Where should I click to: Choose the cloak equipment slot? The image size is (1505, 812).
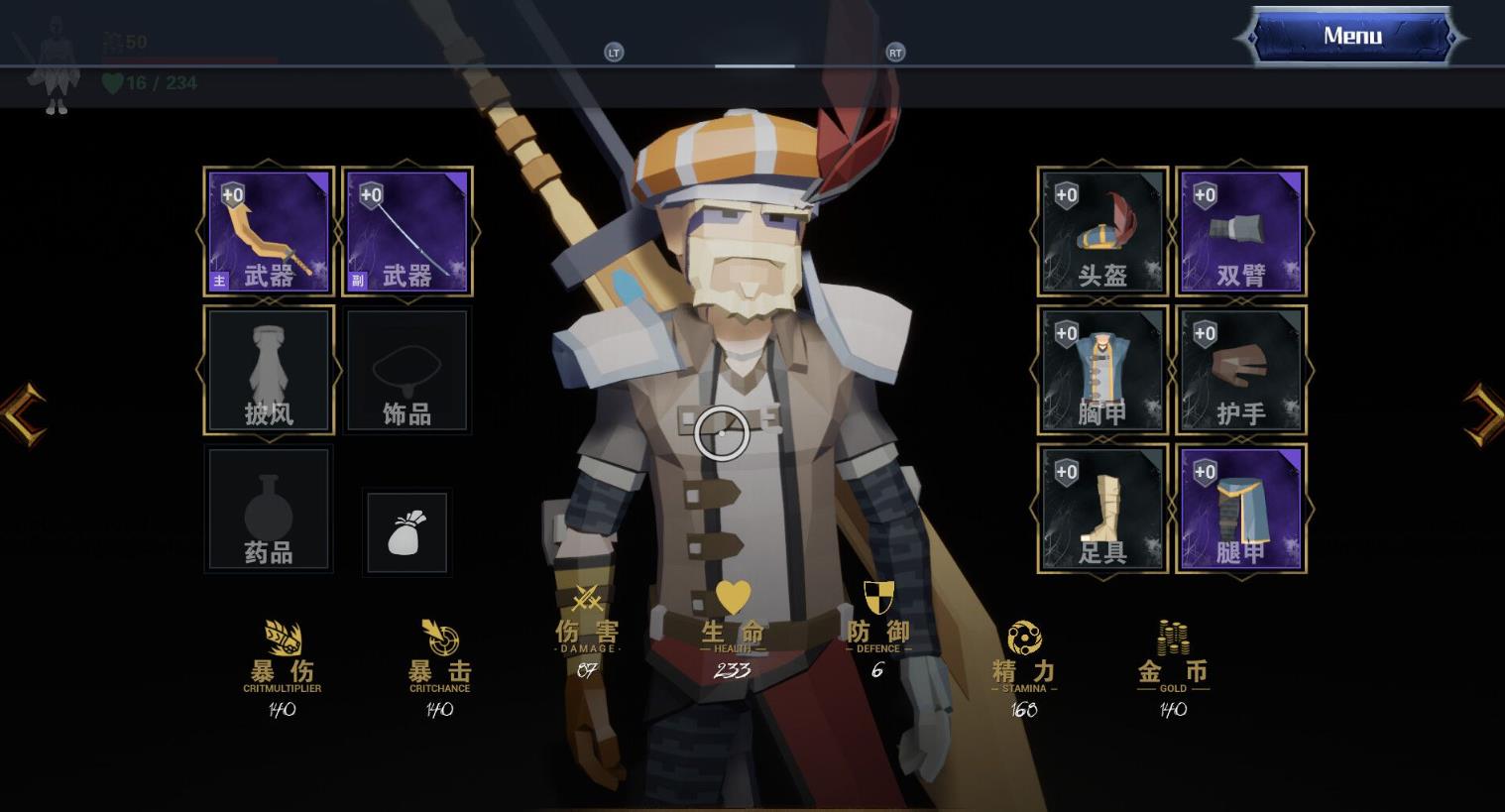point(269,371)
